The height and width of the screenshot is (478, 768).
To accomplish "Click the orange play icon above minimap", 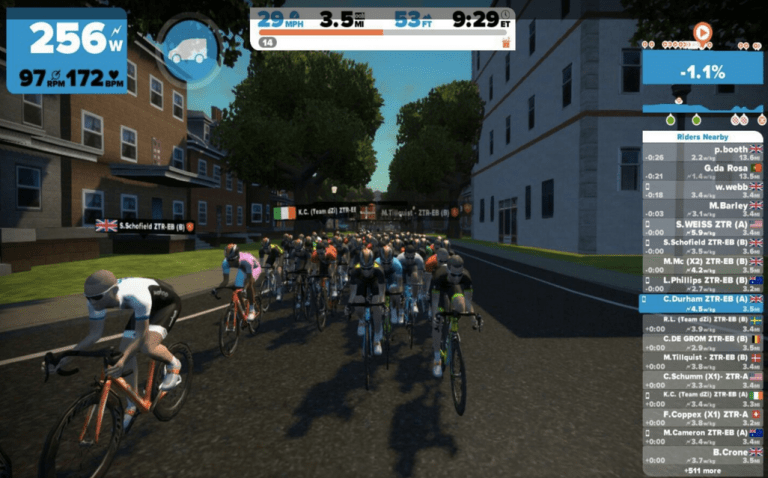I will 702,32.
